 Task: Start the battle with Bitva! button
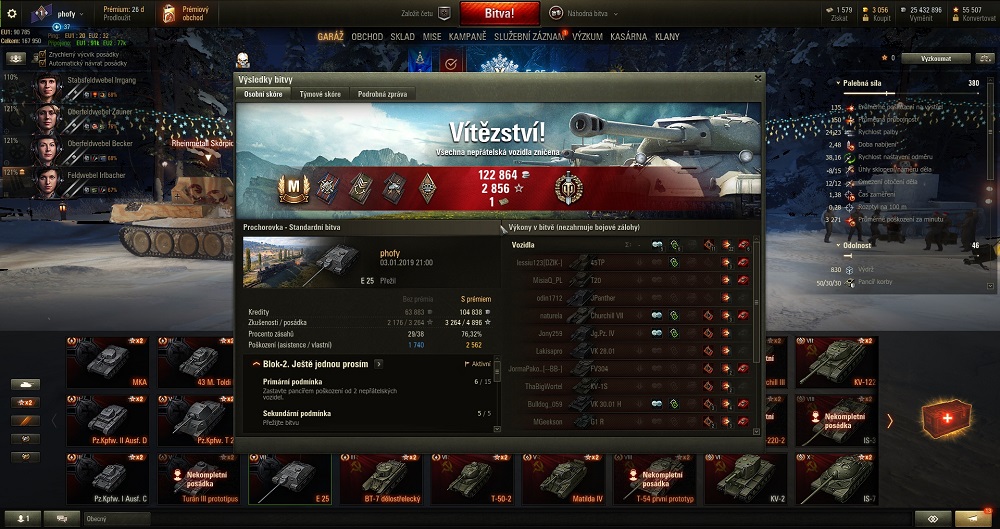point(499,14)
